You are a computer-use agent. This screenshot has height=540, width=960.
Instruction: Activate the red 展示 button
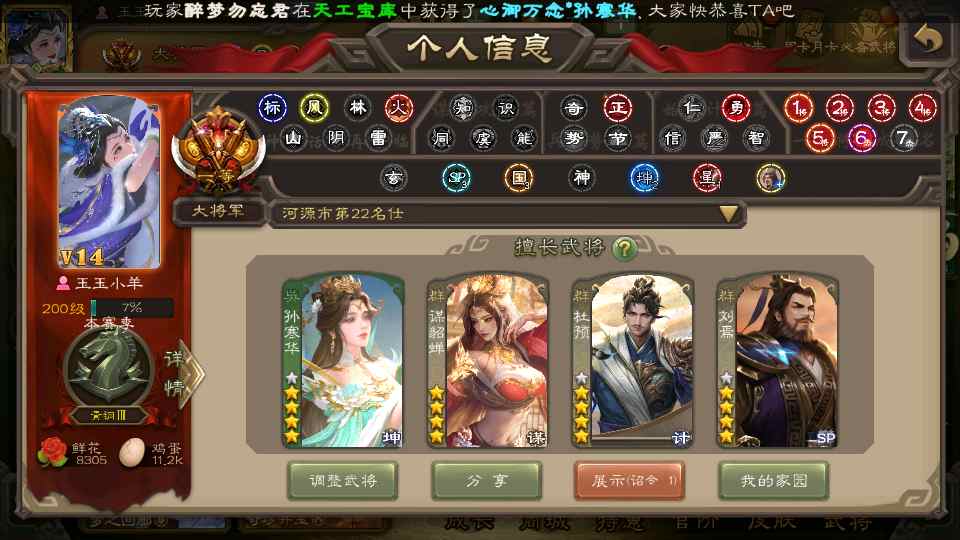(629, 481)
